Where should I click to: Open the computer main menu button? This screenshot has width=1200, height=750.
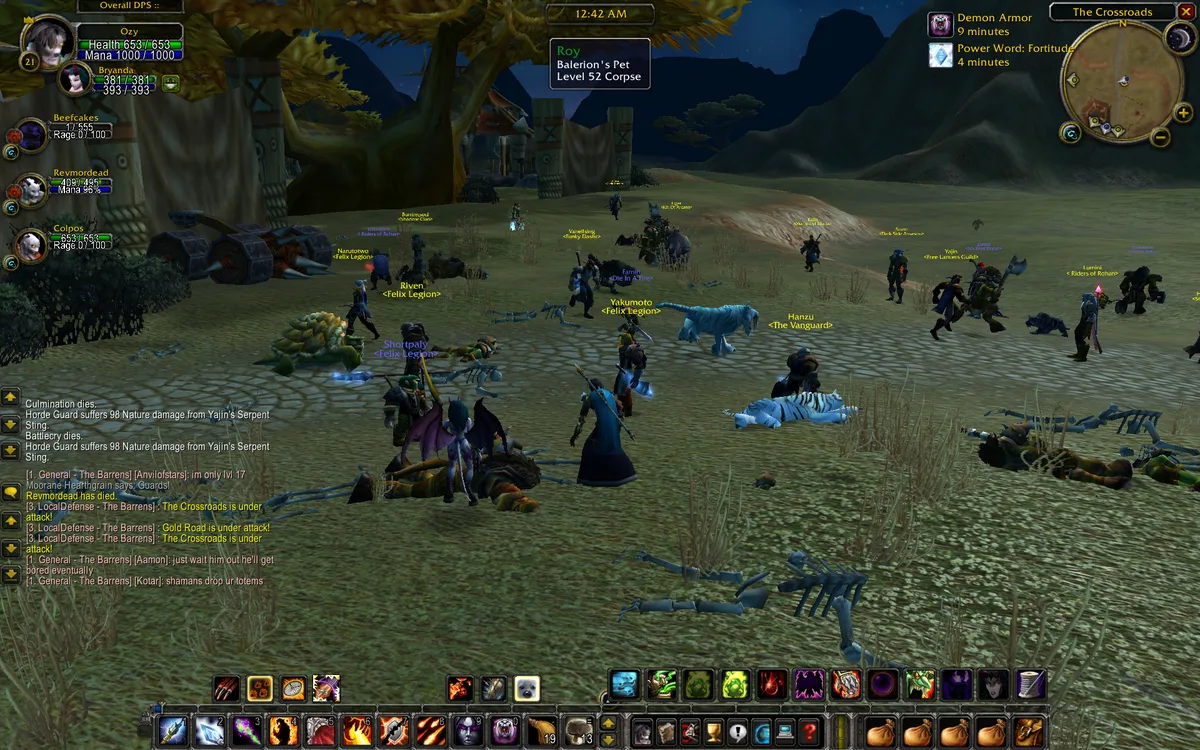786,731
